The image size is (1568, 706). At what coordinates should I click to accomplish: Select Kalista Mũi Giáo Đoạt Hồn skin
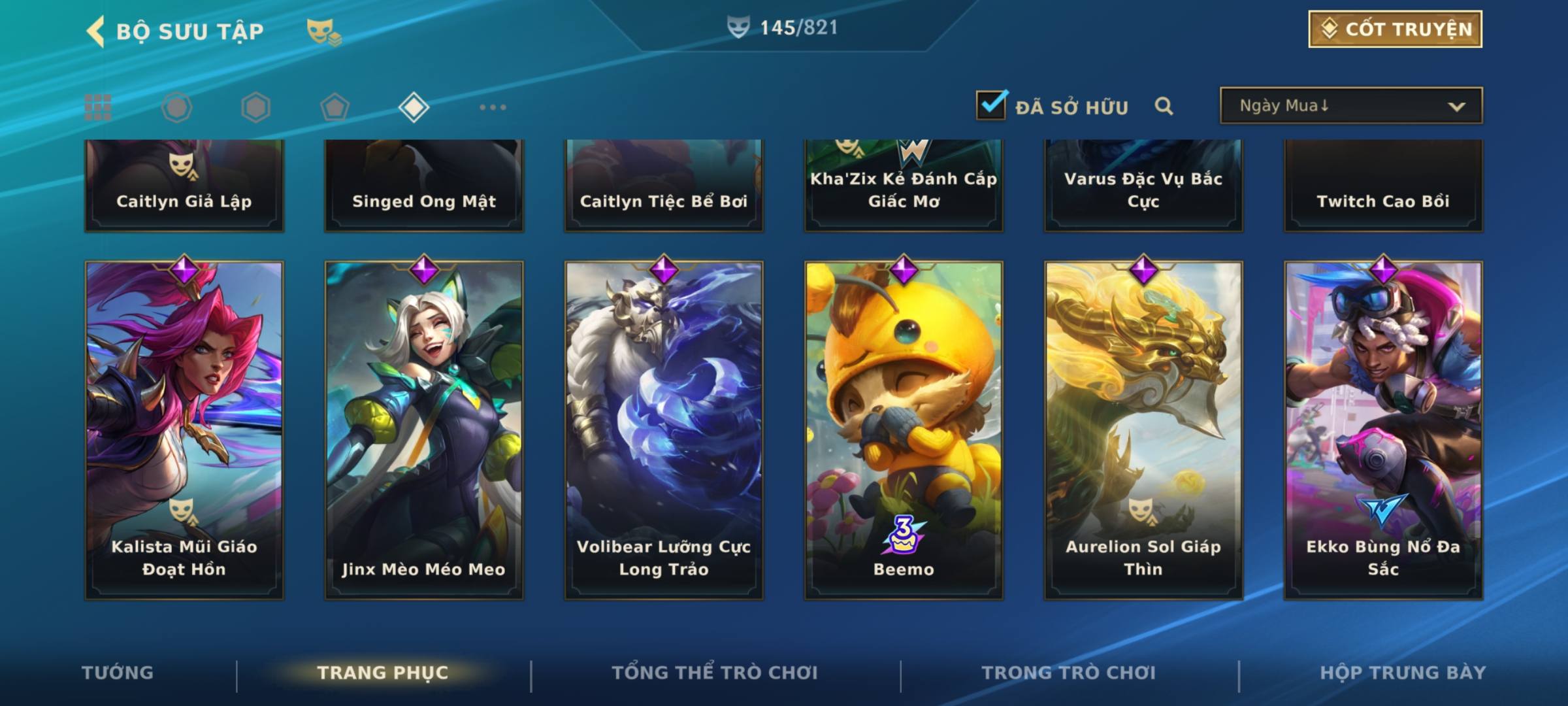pos(184,430)
